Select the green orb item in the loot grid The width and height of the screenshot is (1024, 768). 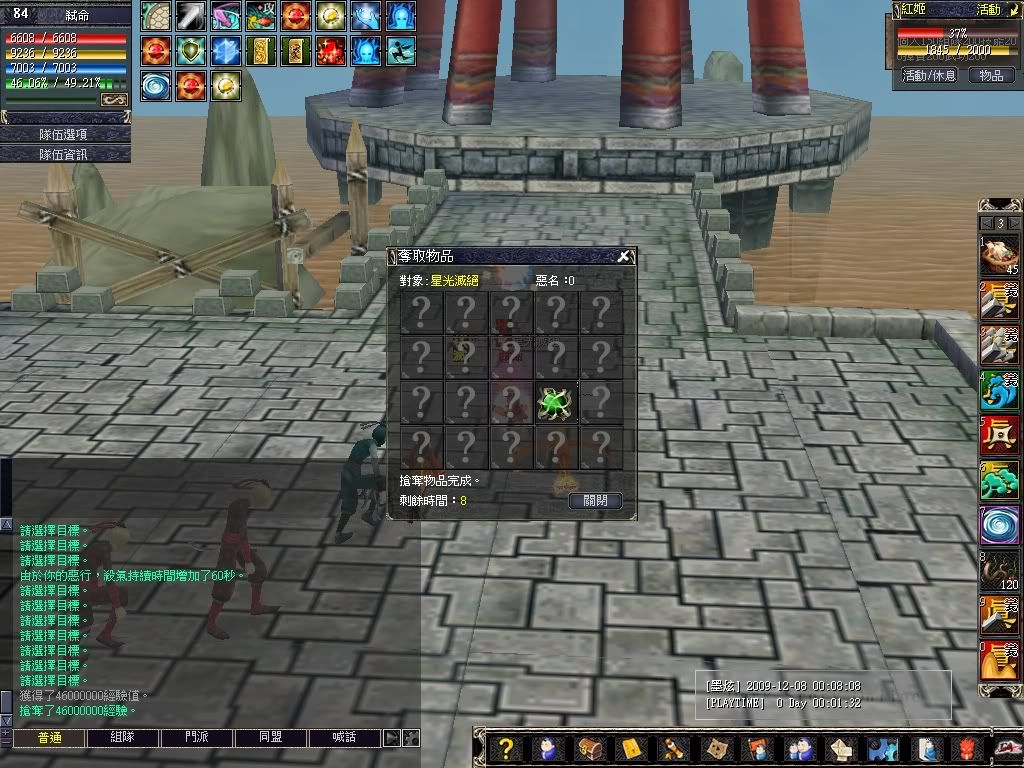click(x=556, y=401)
